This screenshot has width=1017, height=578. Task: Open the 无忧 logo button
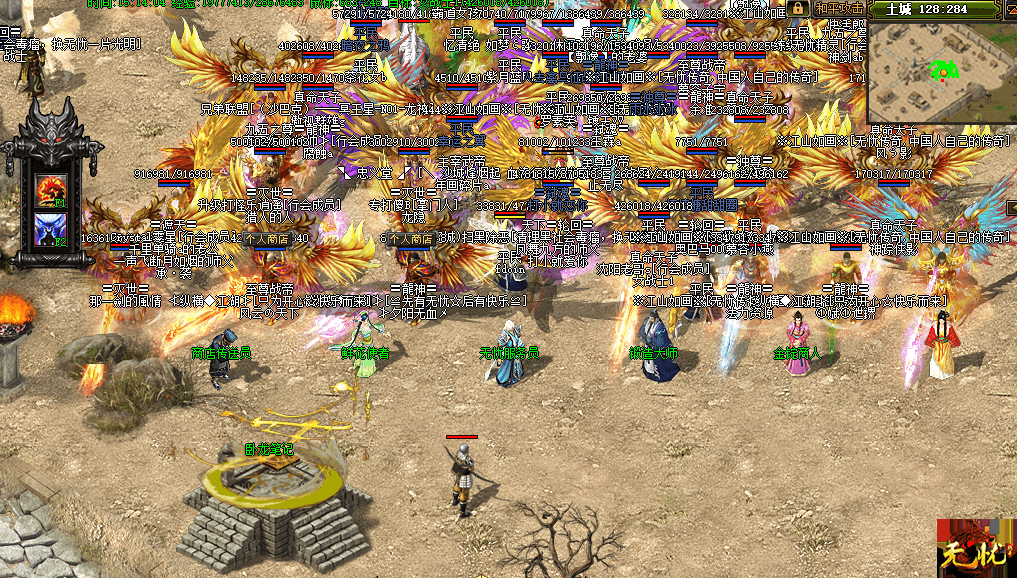point(975,548)
